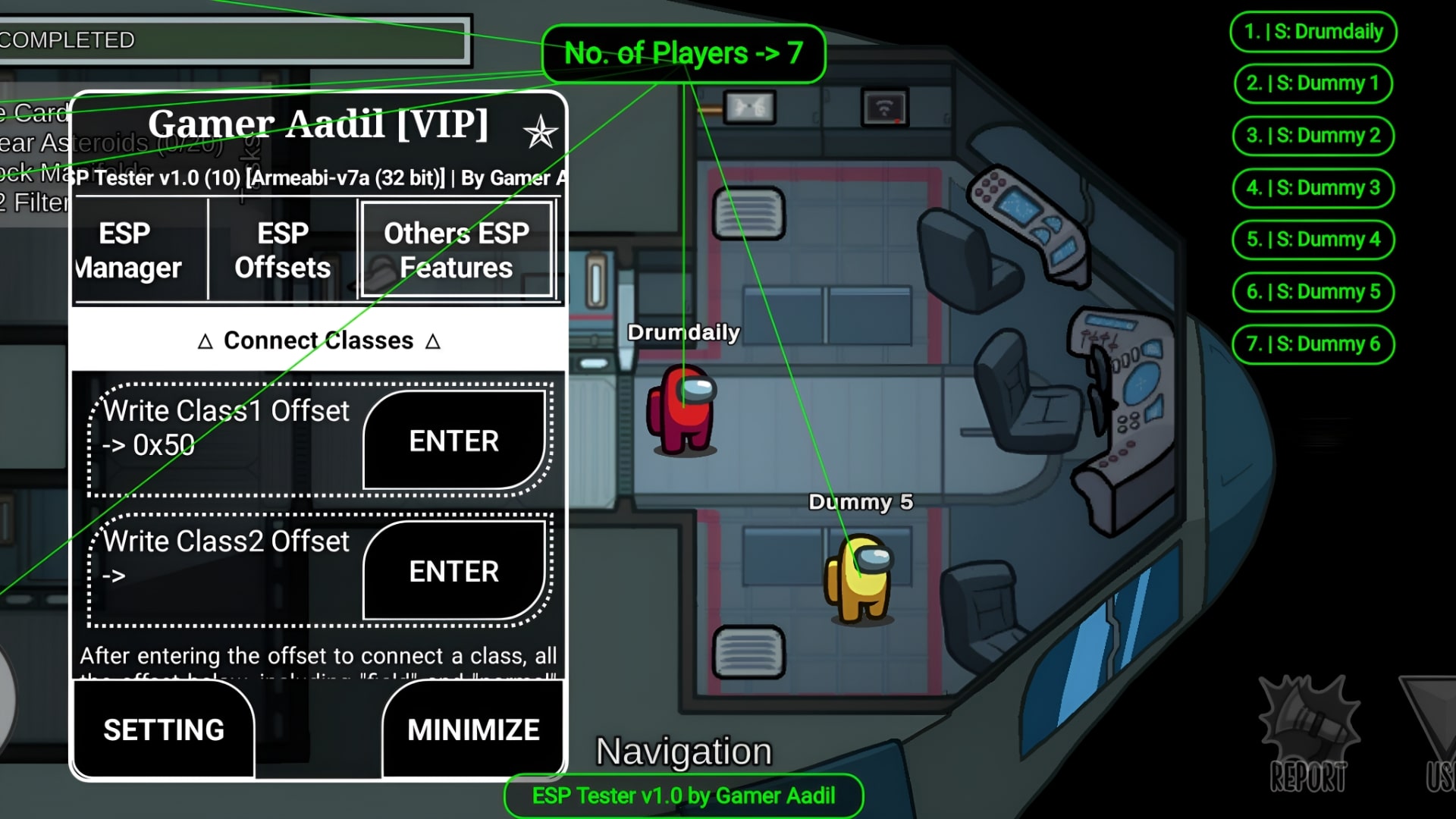
Task: Click the ESP Tester v1.0 banner
Action: coord(683,795)
